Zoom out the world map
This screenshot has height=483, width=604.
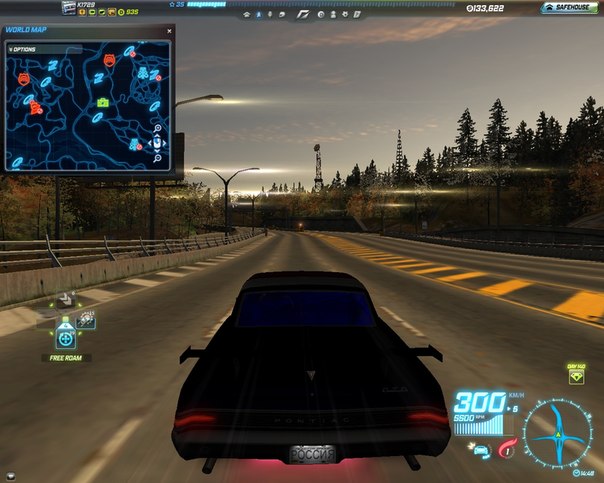click(158, 157)
